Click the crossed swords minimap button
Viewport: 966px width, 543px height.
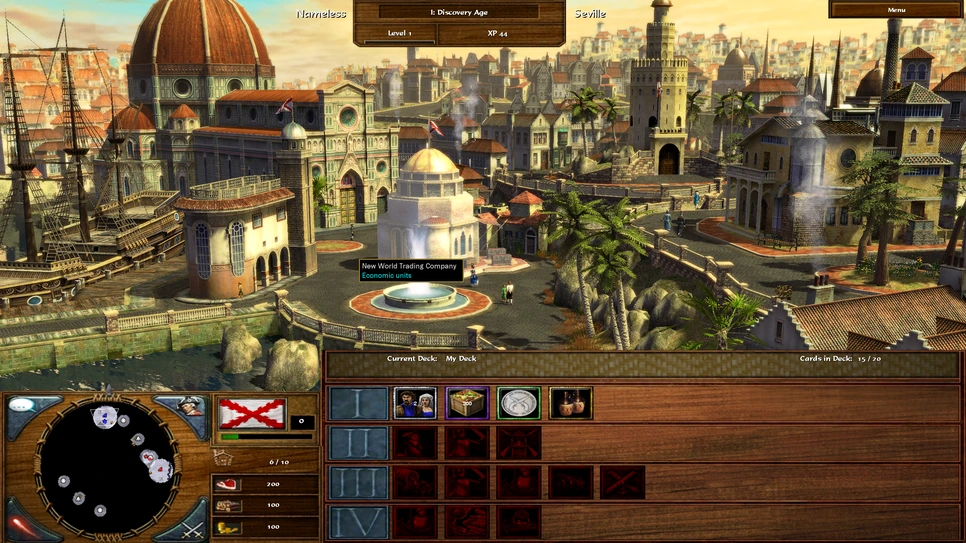tap(191, 523)
